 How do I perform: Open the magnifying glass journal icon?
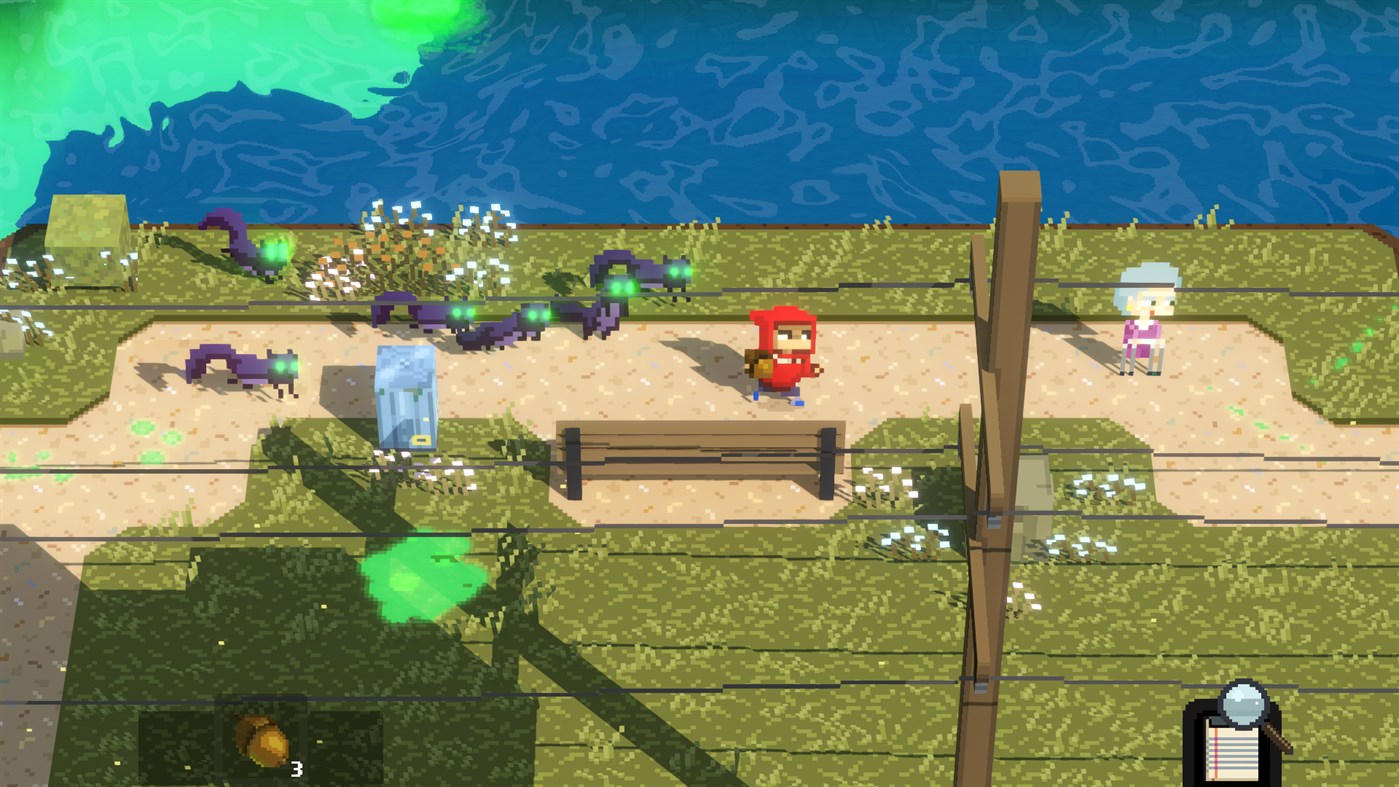pyautogui.click(x=1238, y=731)
